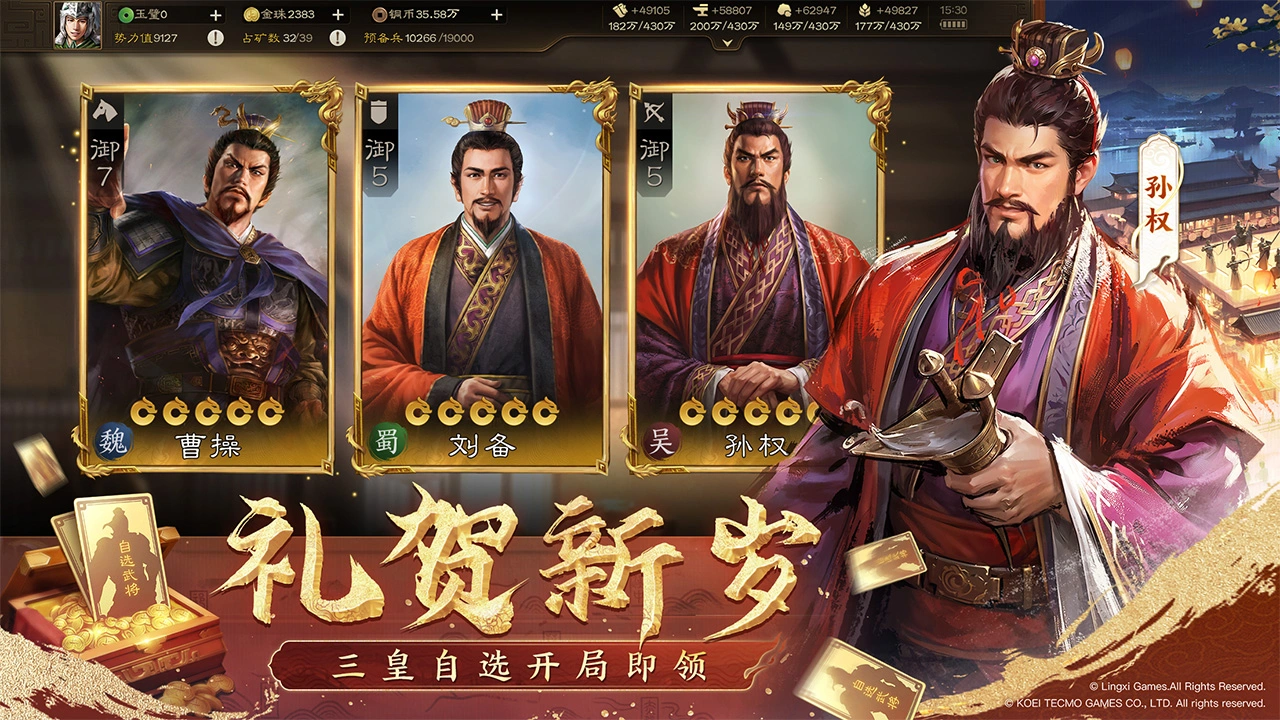Click the shield icon on Liu Bei's card
The height and width of the screenshot is (720, 1280).
click(x=378, y=113)
